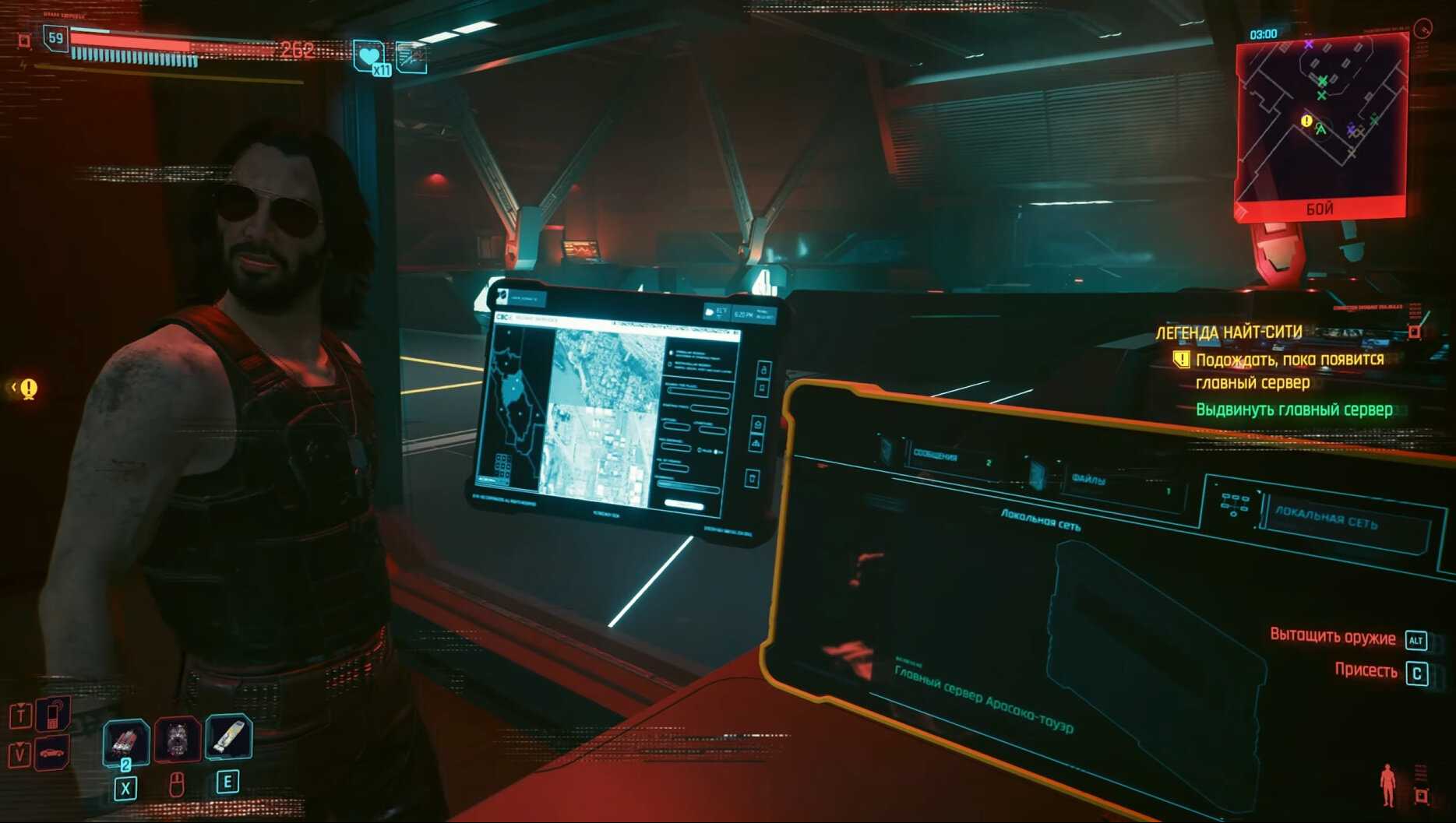Click the yellow exclamation alert icon

click(x=29, y=388)
